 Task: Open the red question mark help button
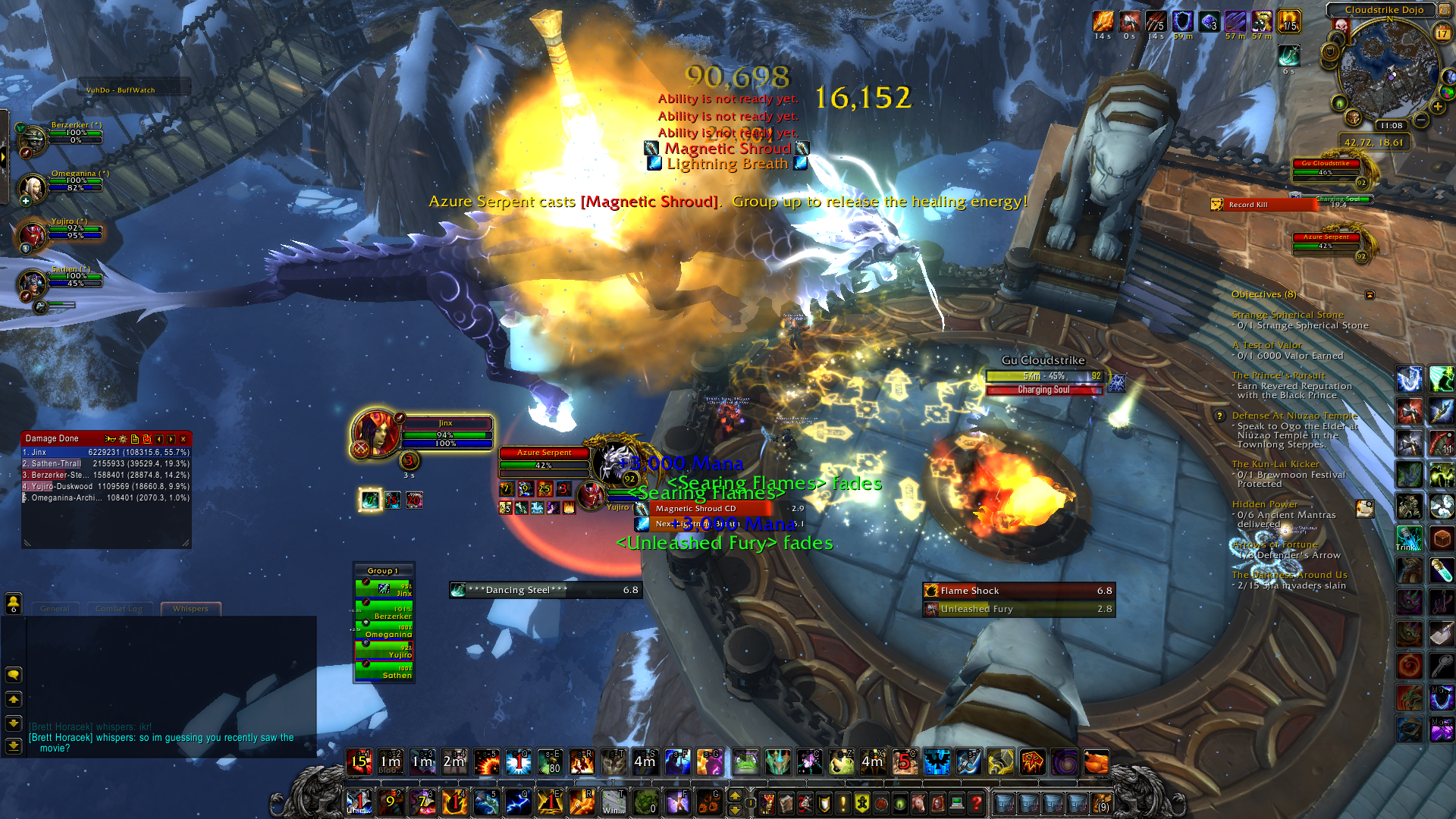click(977, 802)
